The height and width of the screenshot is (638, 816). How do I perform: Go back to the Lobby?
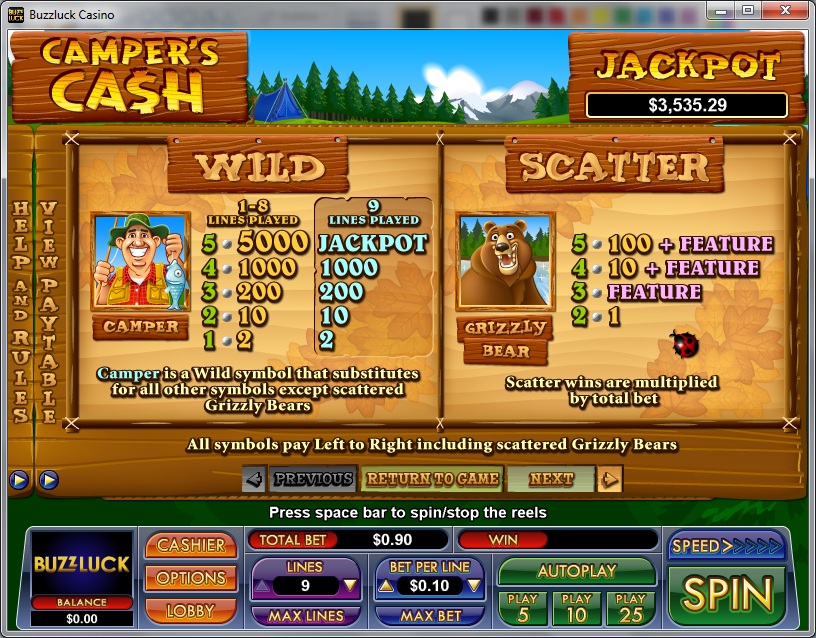(x=191, y=608)
